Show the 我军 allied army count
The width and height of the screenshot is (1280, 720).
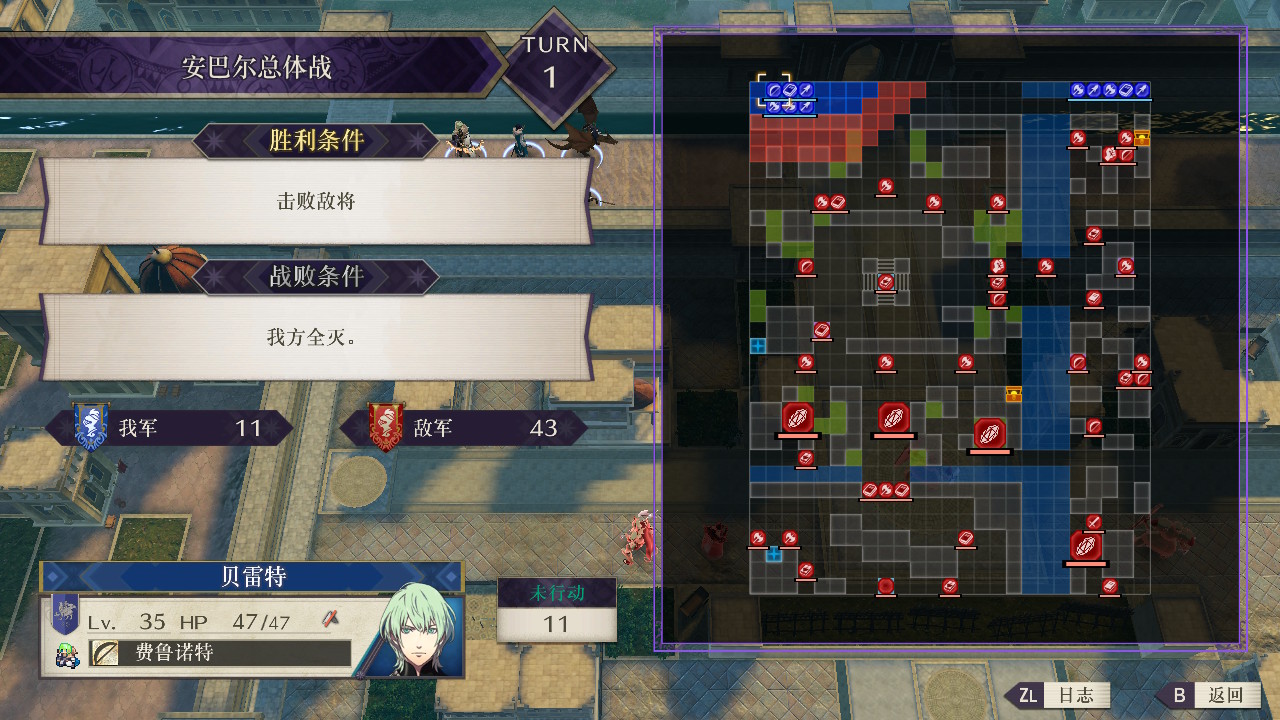click(x=183, y=428)
